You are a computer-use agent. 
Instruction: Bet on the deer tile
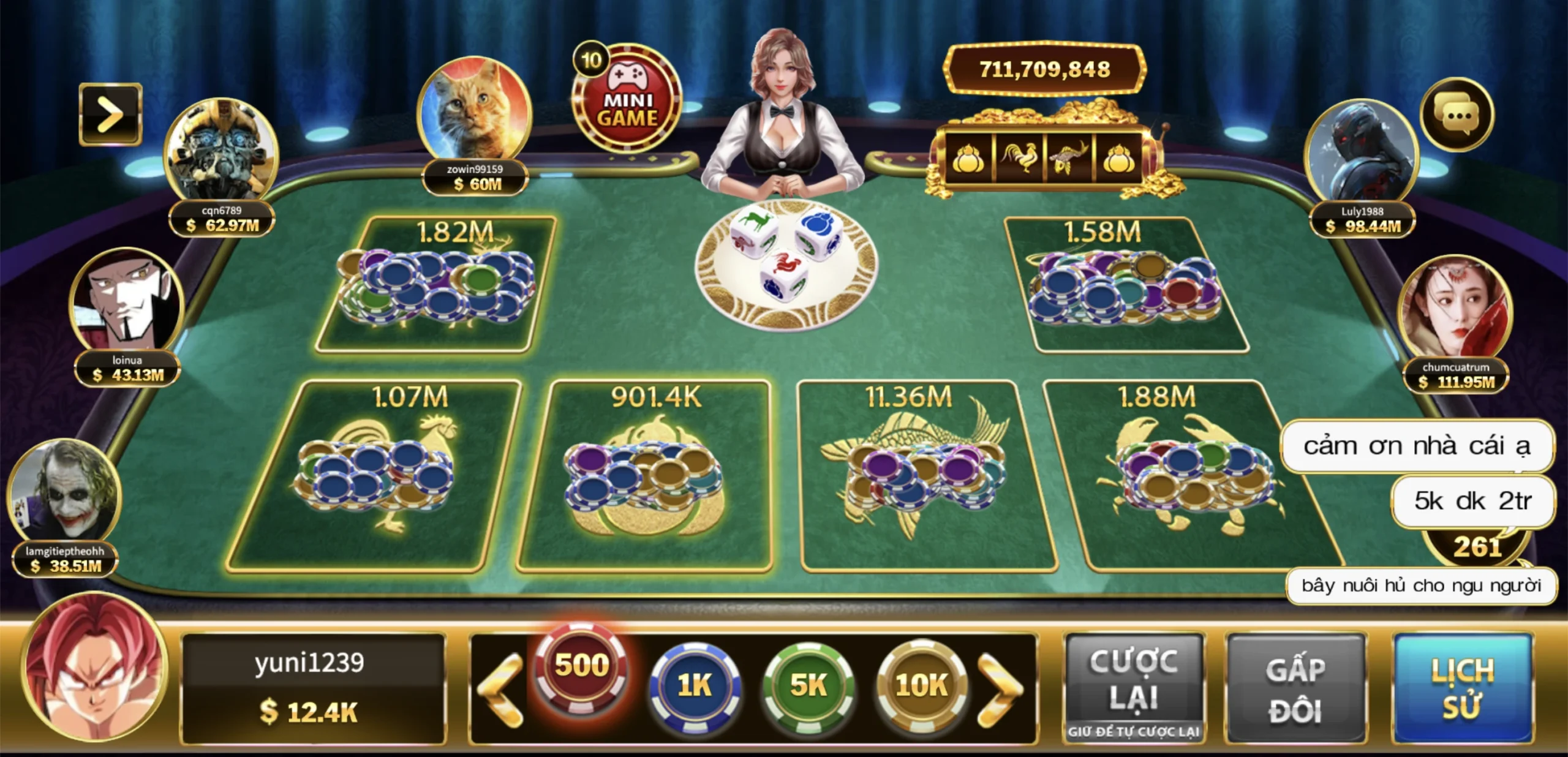pos(435,285)
